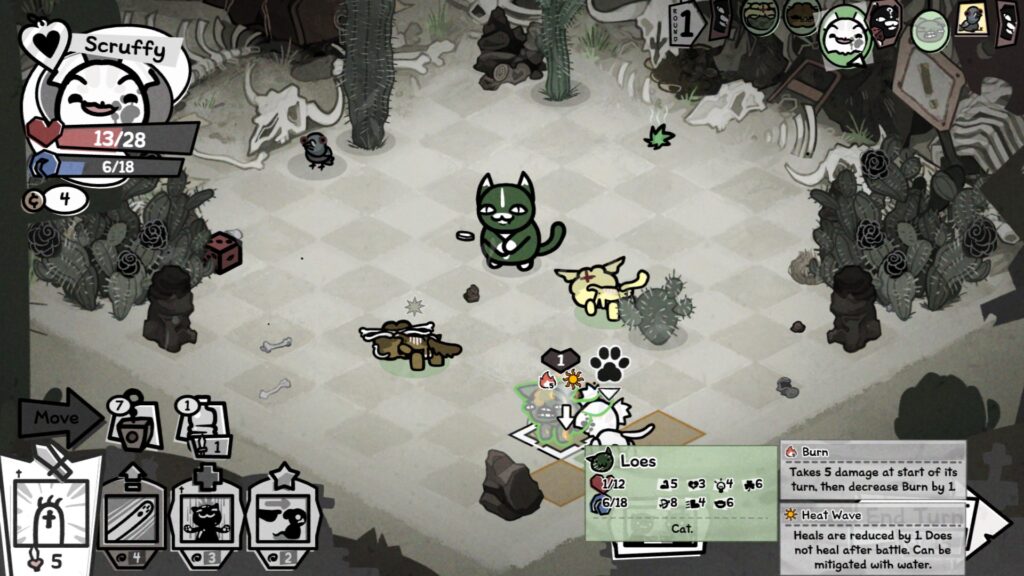The image size is (1024, 576).
Task: Pick the pale green cat face portrait
Action: (931, 30)
